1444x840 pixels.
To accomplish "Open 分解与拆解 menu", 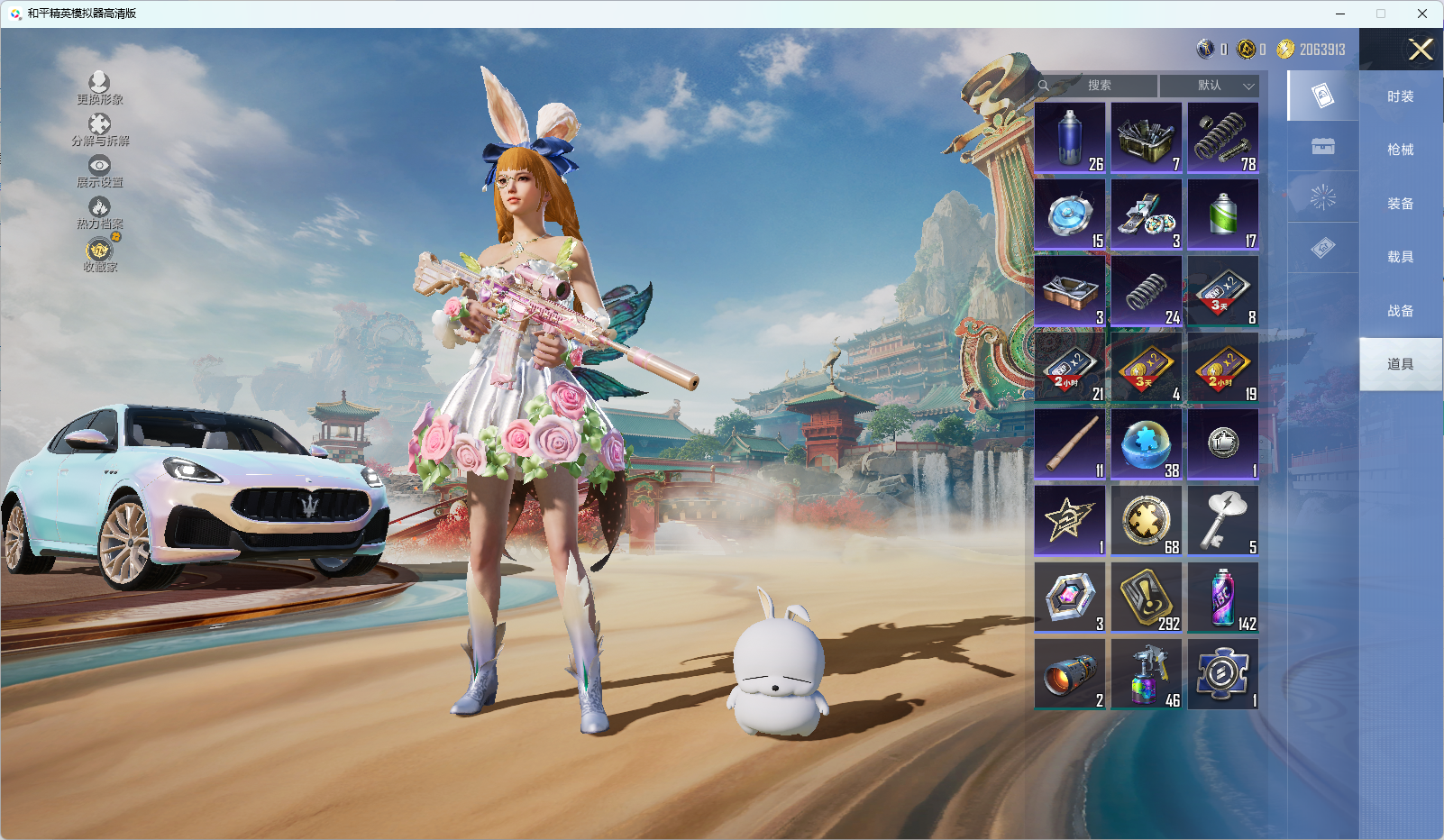I will click(x=99, y=130).
